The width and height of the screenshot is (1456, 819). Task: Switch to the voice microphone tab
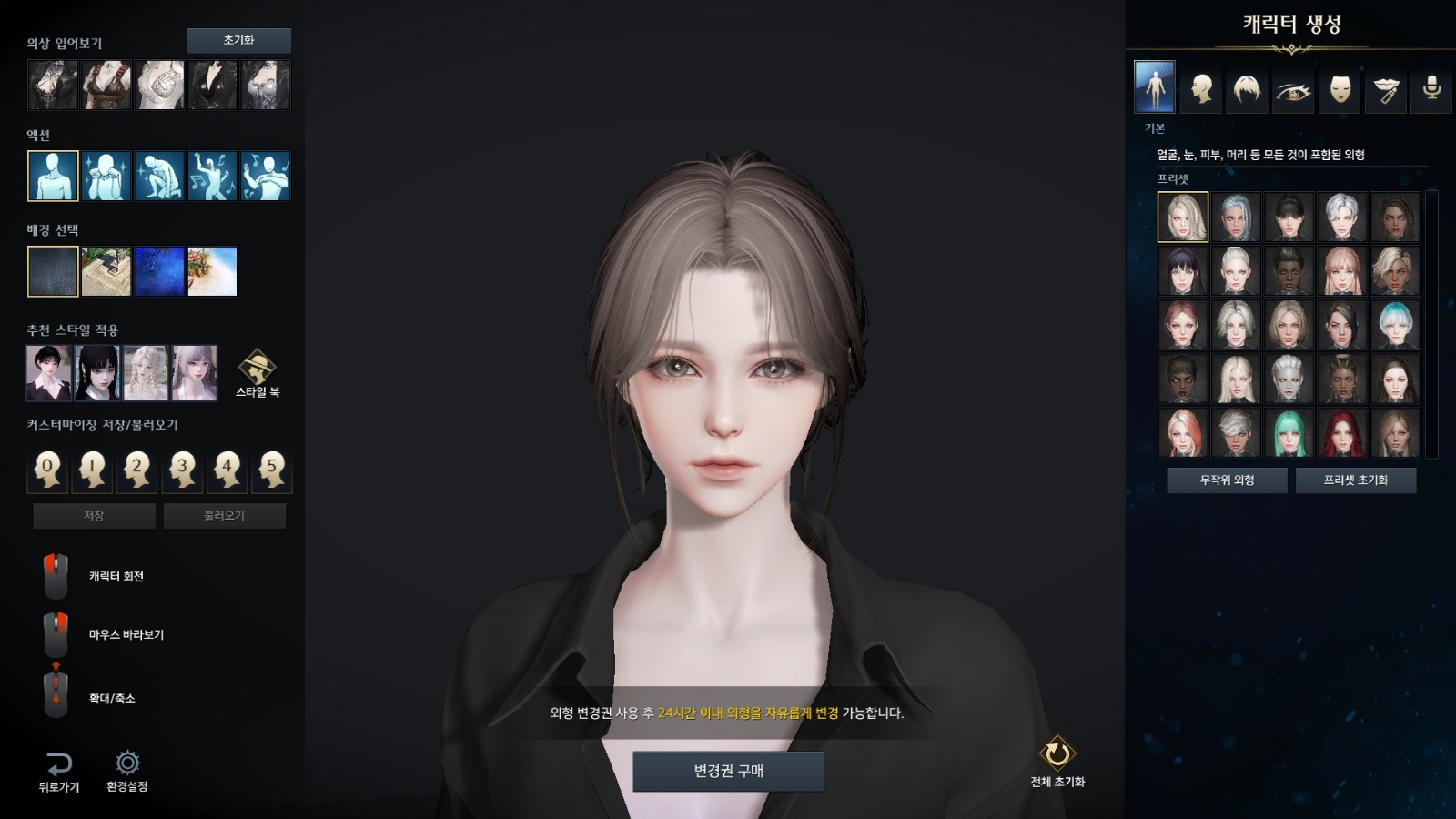point(1431,88)
